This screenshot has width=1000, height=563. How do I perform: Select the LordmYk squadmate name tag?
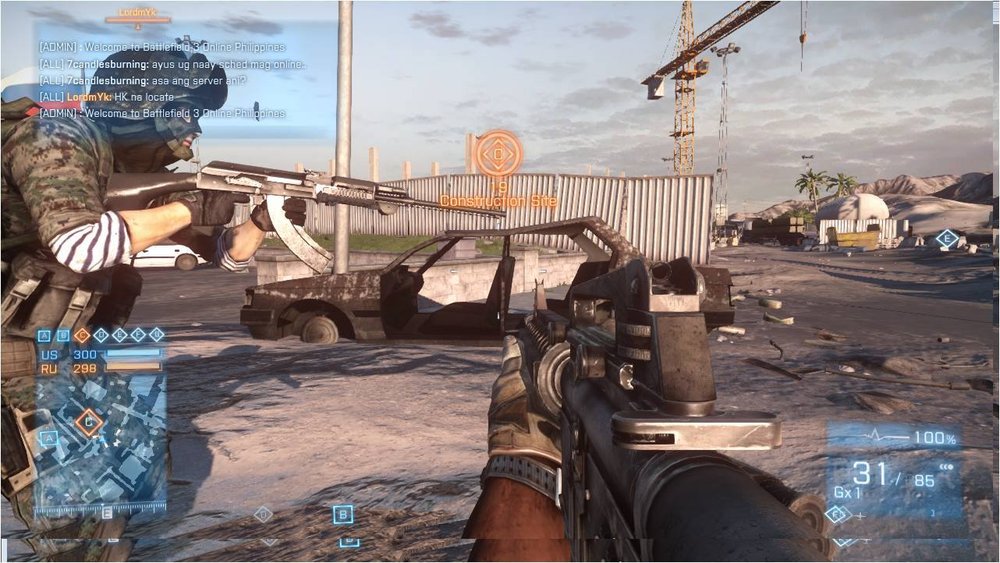(x=138, y=14)
